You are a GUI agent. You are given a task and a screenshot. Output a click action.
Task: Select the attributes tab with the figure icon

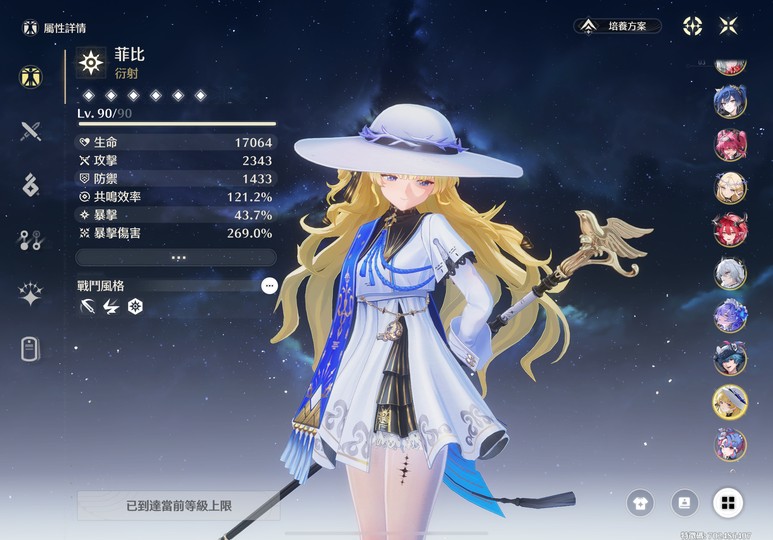point(31,76)
